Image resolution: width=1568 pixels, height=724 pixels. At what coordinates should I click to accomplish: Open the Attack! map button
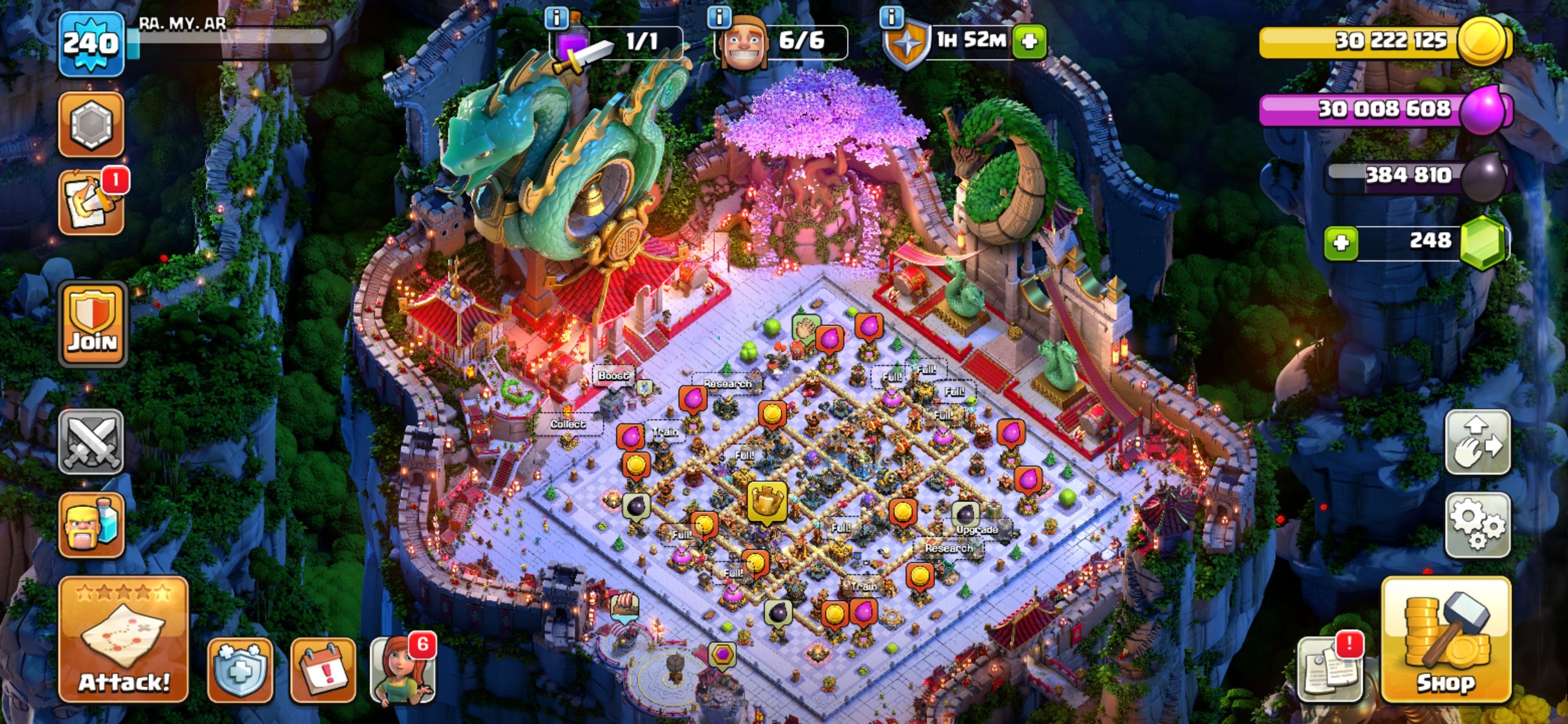(123, 640)
